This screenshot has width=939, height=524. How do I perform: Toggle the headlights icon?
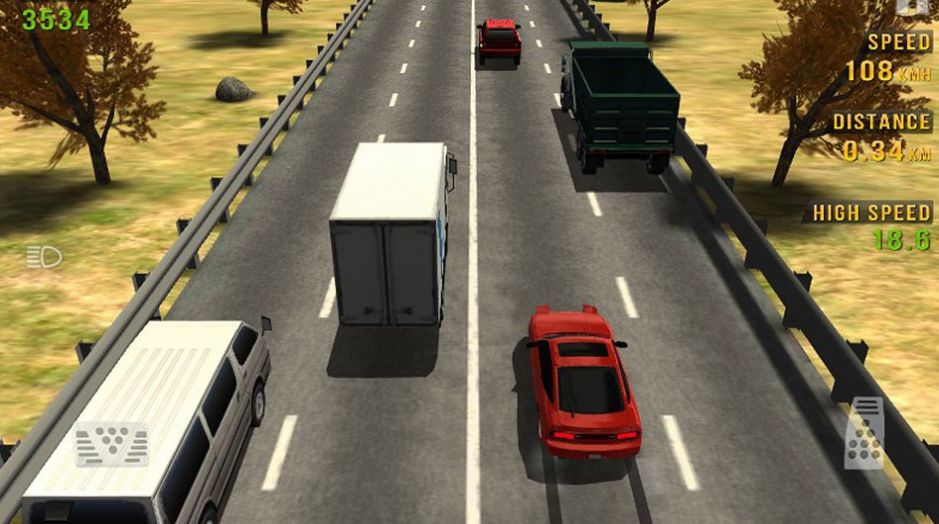click(44, 258)
